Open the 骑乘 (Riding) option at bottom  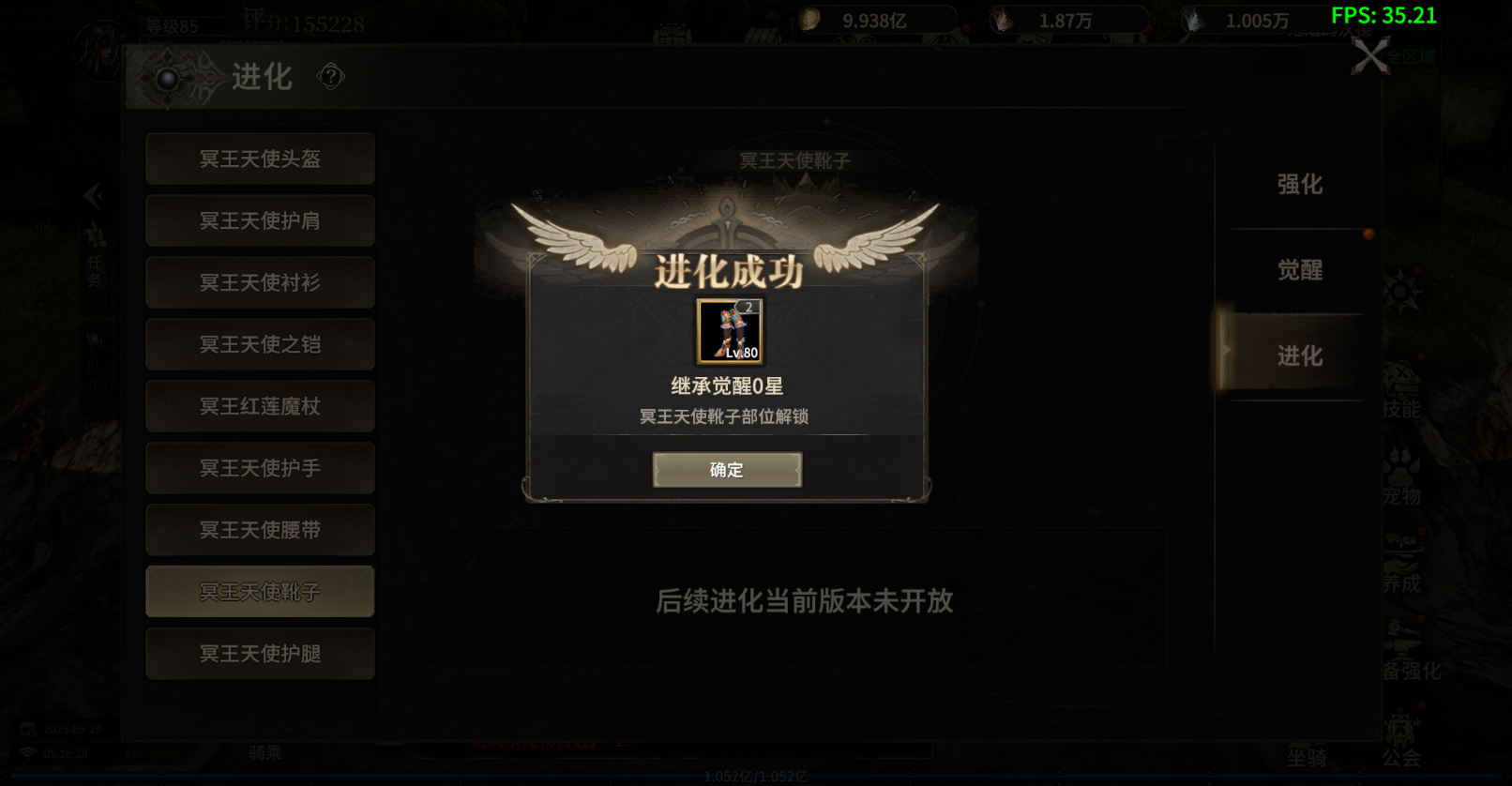click(x=265, y=753)
